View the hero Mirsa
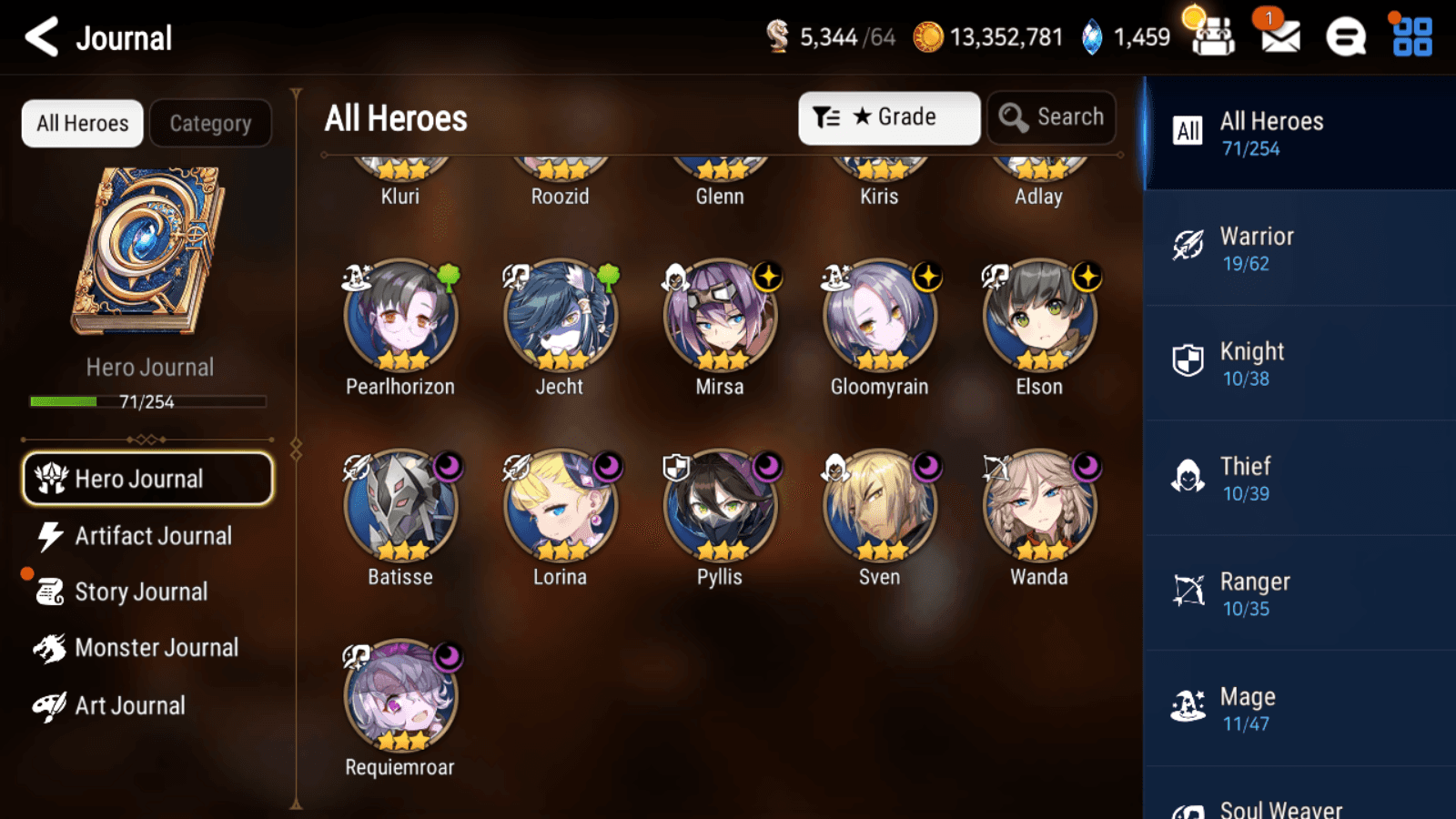This screenshot has height=819, width=1456. (x=720, y=317)
